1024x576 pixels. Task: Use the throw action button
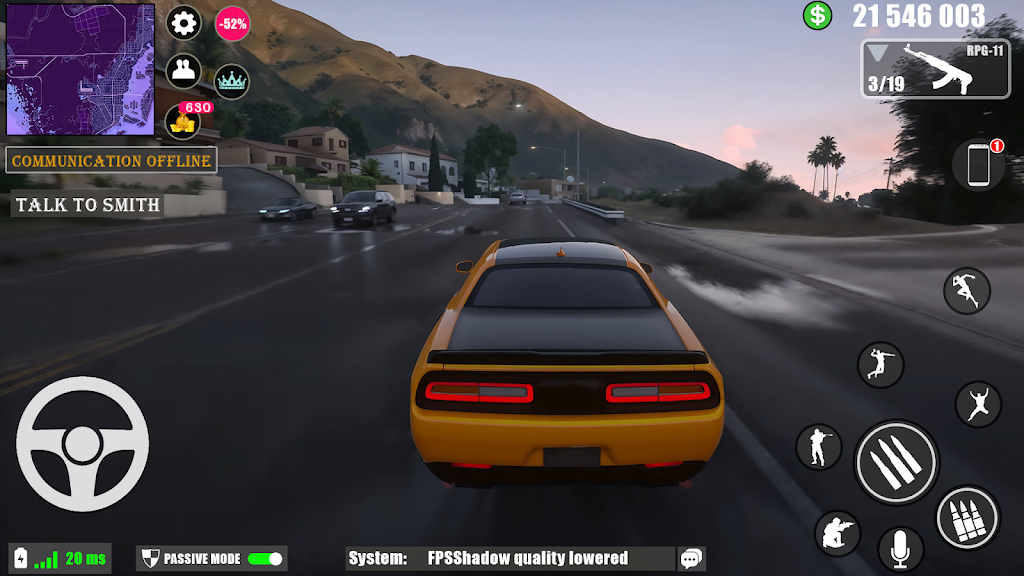[880, 365]
